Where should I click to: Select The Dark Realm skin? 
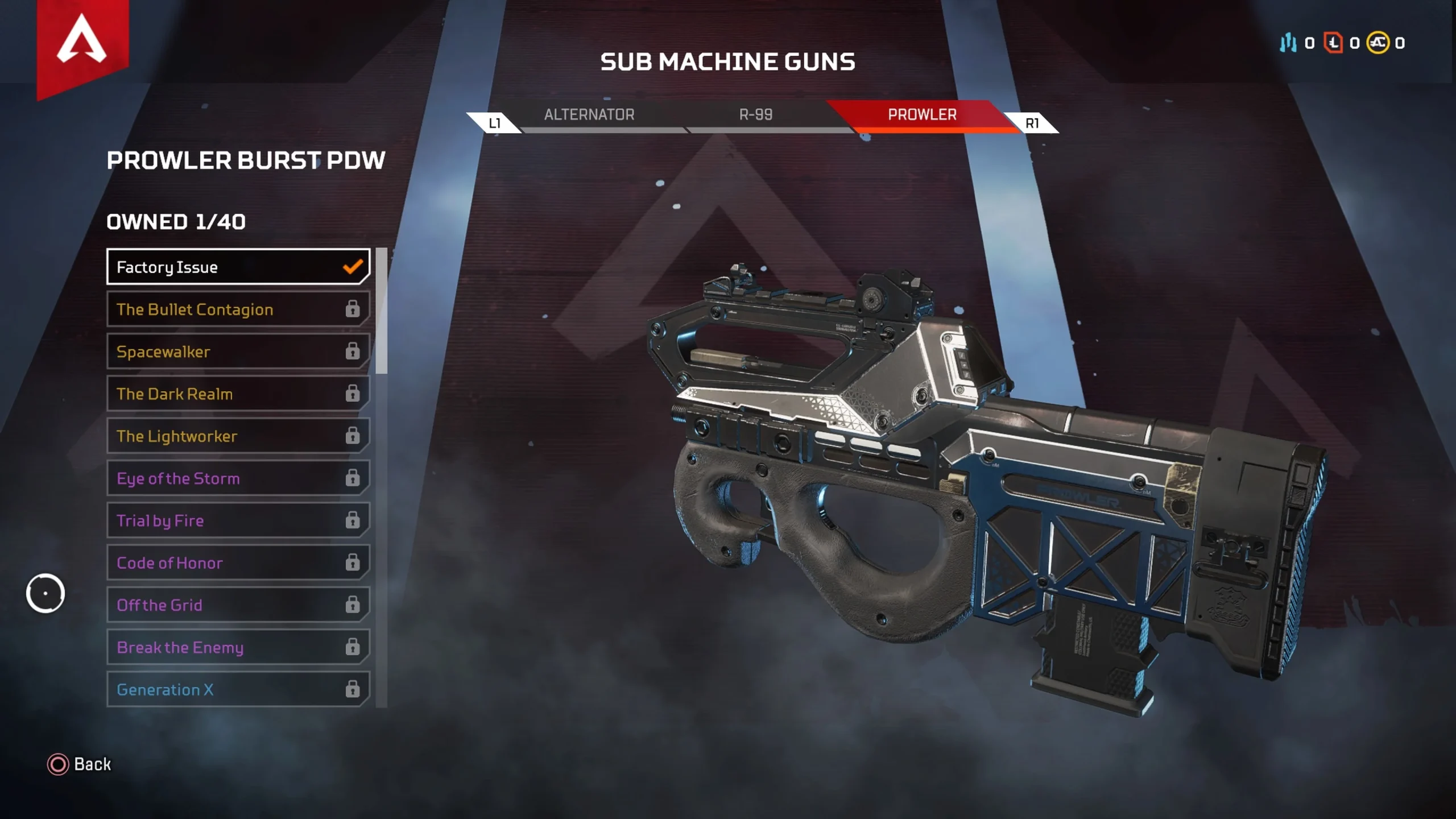click(x=238, y=394)
